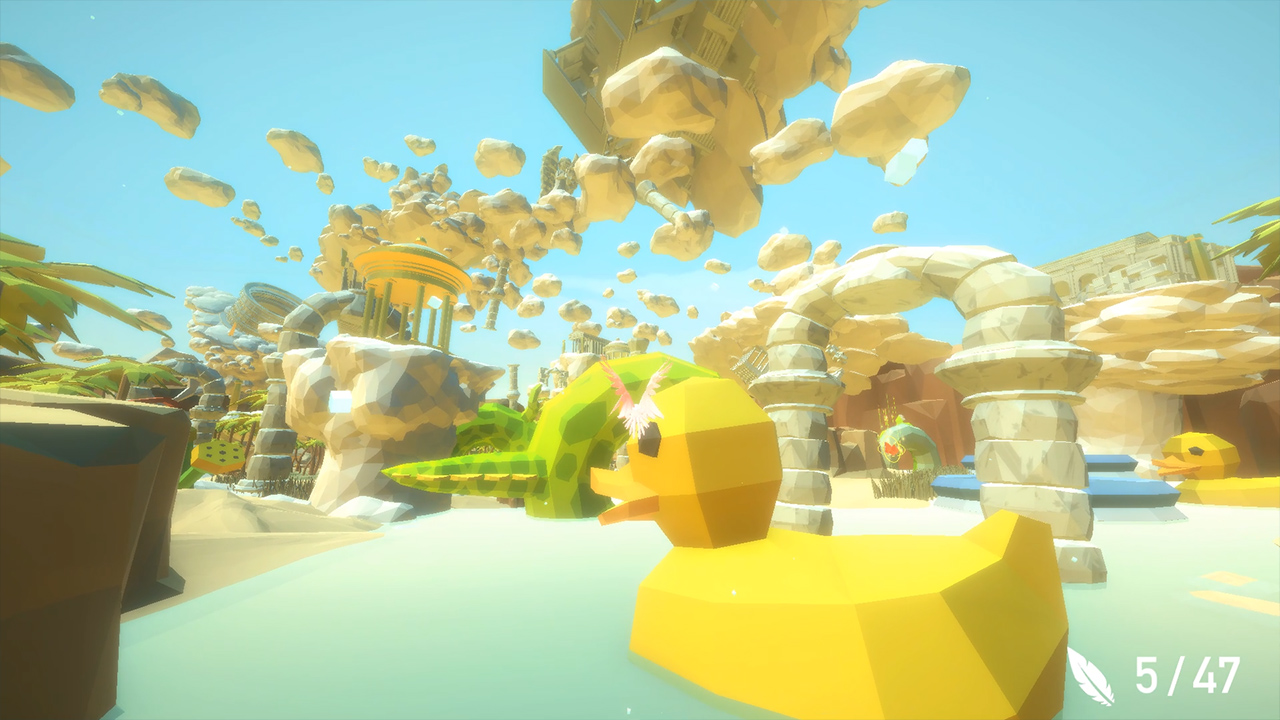Select the red flower bush near the rocks
The image size is (1280, 720).
pyautogui.click(x=890, y=450)
